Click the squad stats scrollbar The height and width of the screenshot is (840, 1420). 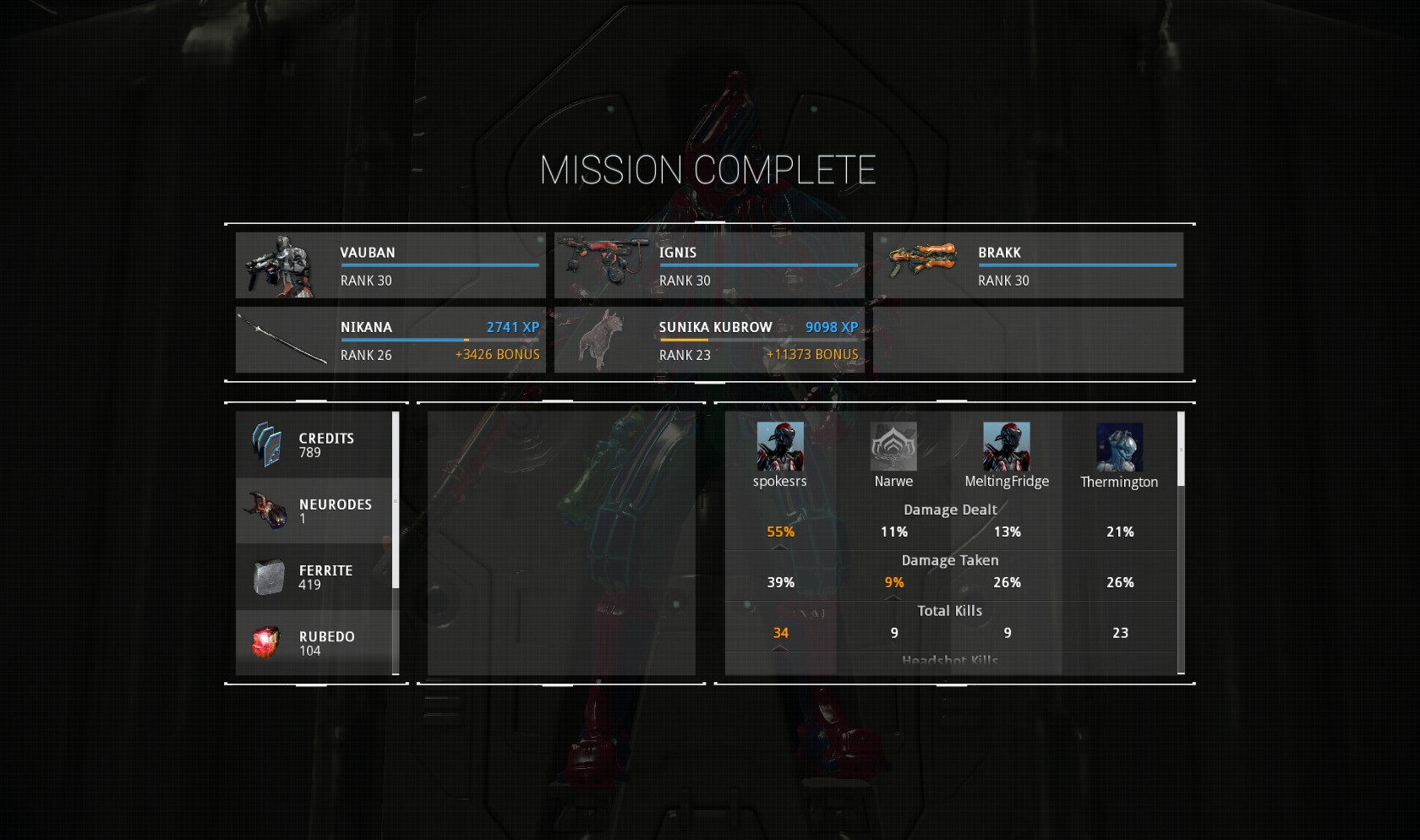pyautogui.click(x=1181, y=449)
